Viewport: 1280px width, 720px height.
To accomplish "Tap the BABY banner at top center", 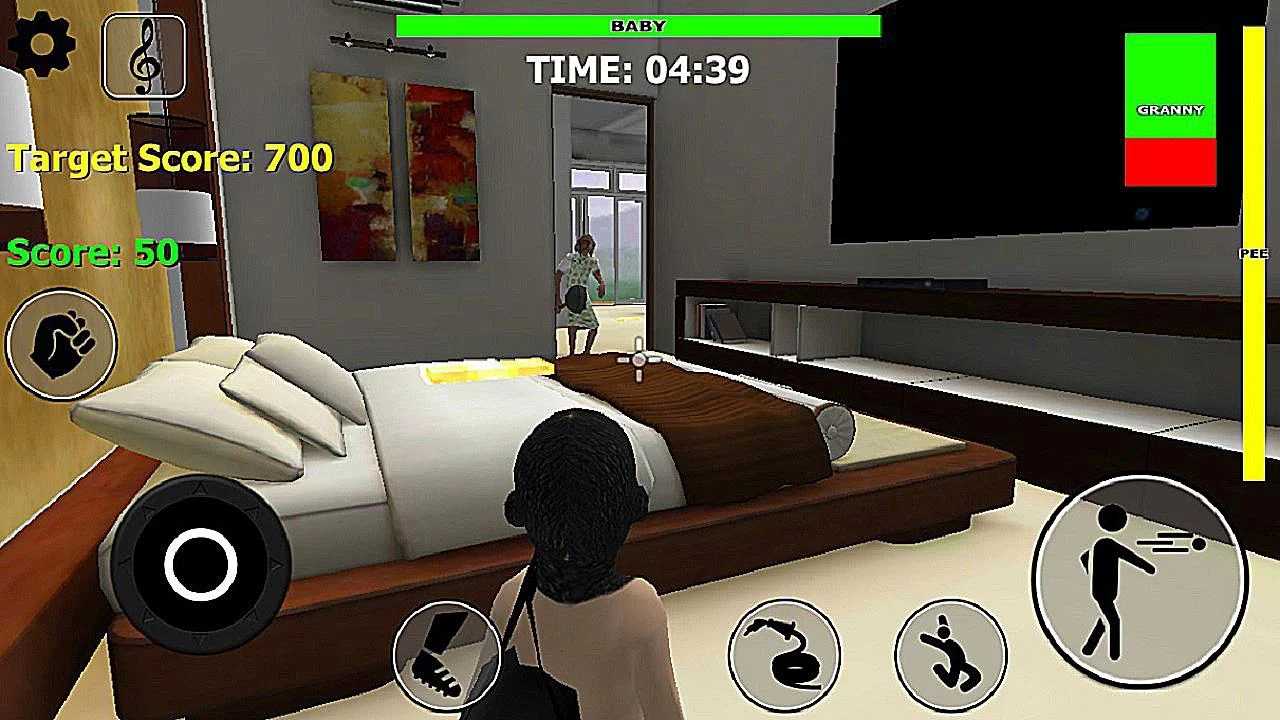I will (x=637, y=25).
